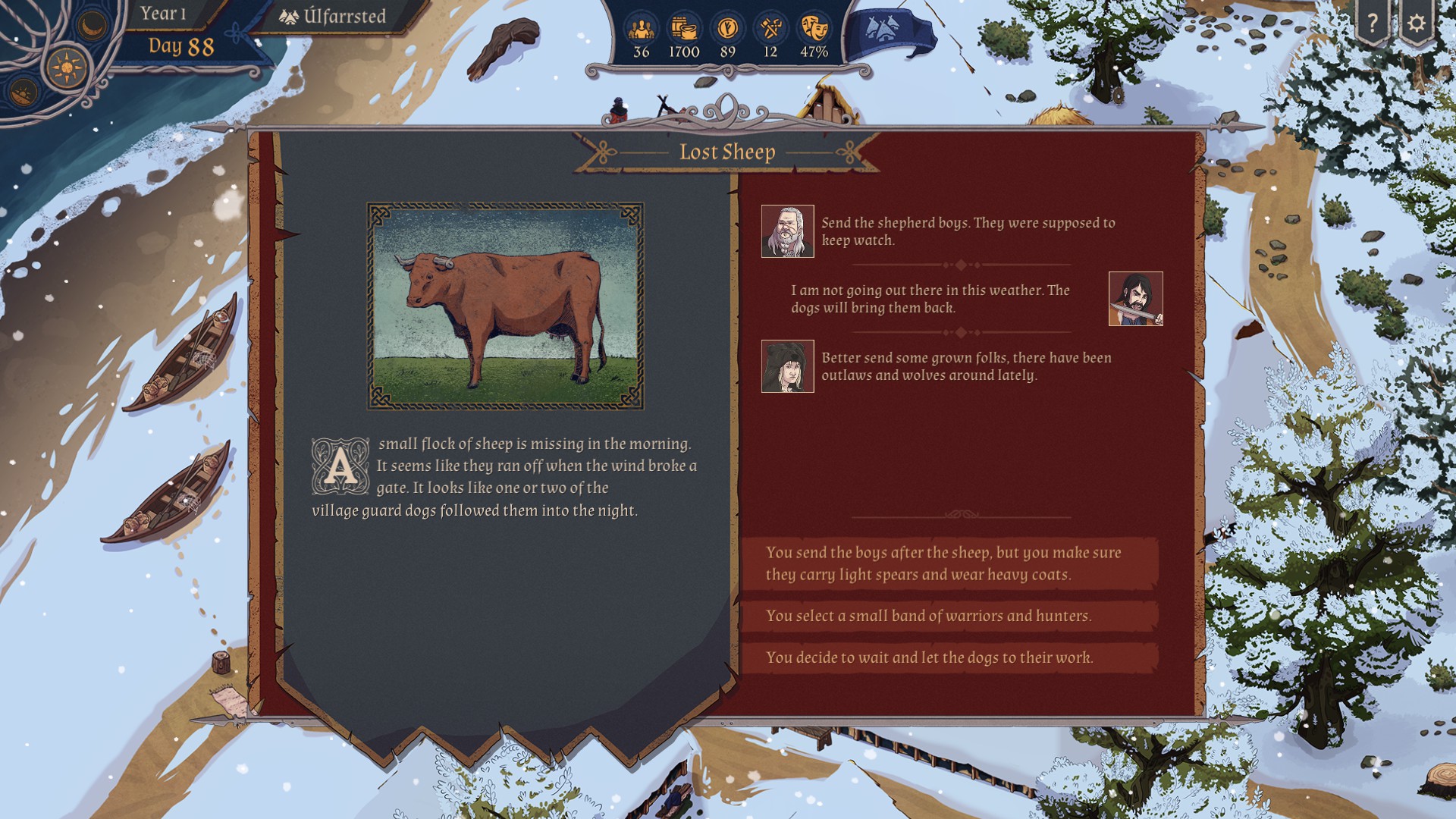The image size is (1456, 819).
Task: Click the dark-haired warrior advisor portrait
Action: click(1135, 299)
